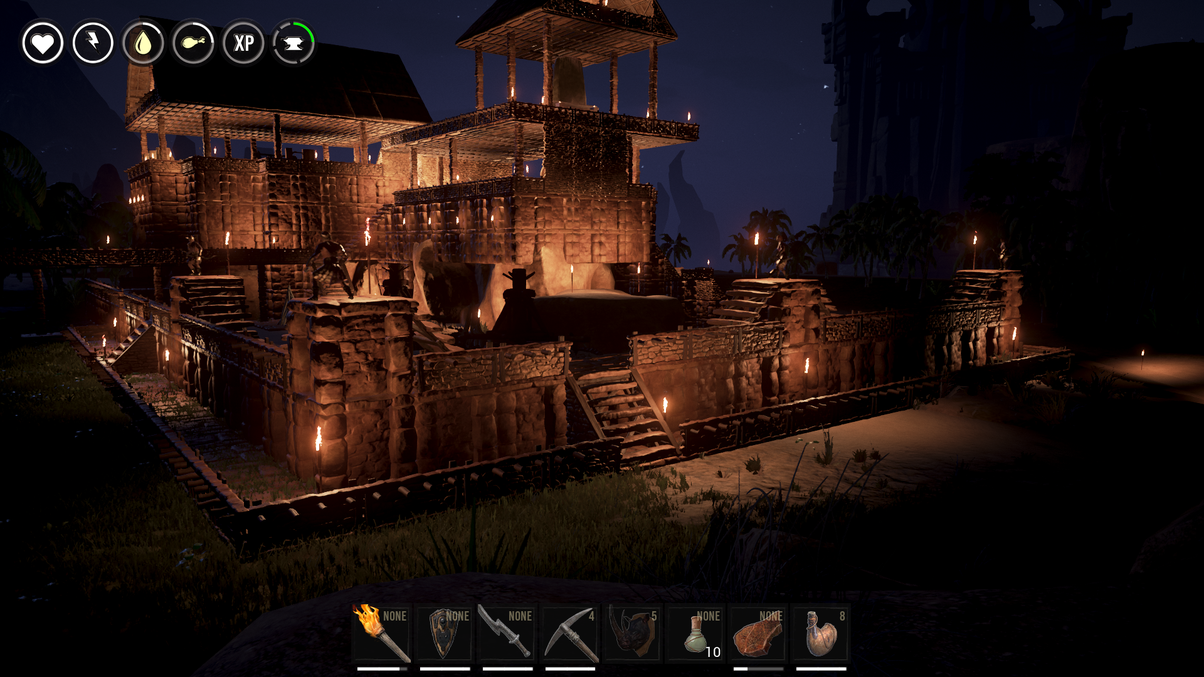Image resolution: width=1204 pixels, height=677 pixels.
Task: Select the raw meat steak slot
Action: click(x=758, y=634)
